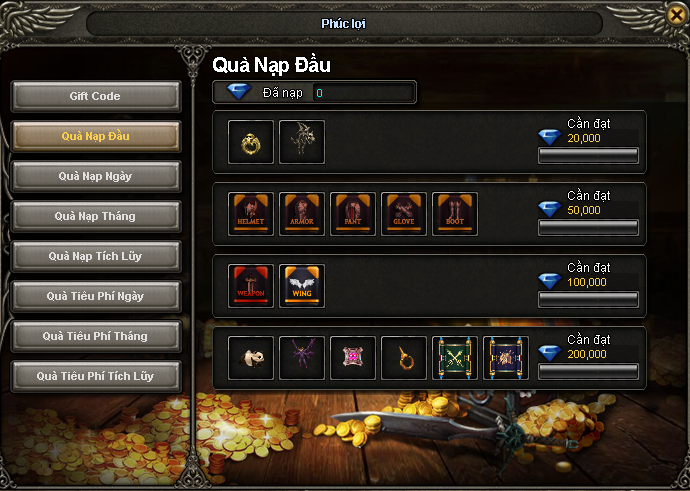Show the Quà Nạp Tích Lũy tab
Image resolution: width=690 pixels, height=491 pixels.
coord(96,256)
